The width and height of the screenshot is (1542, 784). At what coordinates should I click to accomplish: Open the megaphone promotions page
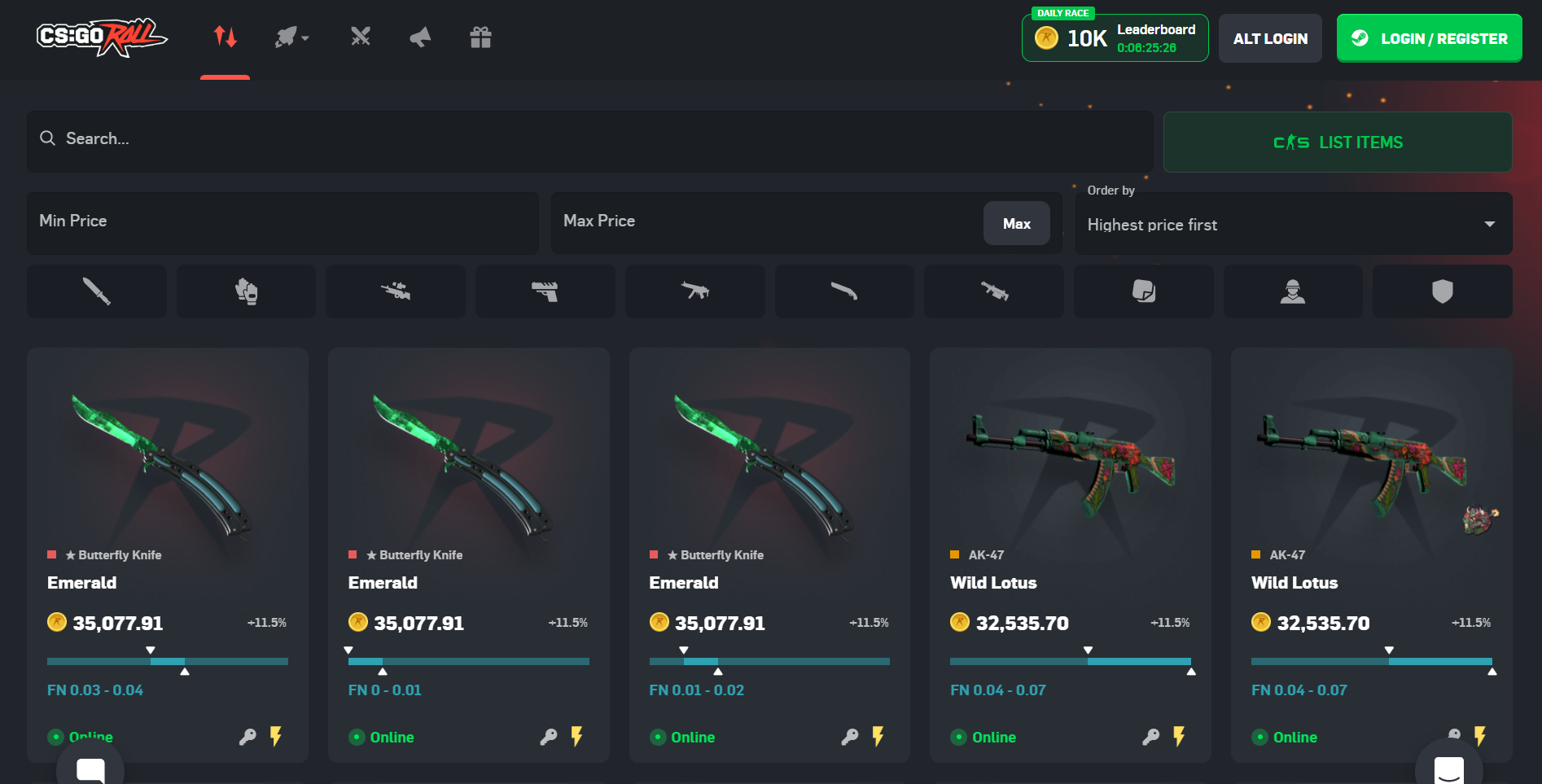point(420,37)
